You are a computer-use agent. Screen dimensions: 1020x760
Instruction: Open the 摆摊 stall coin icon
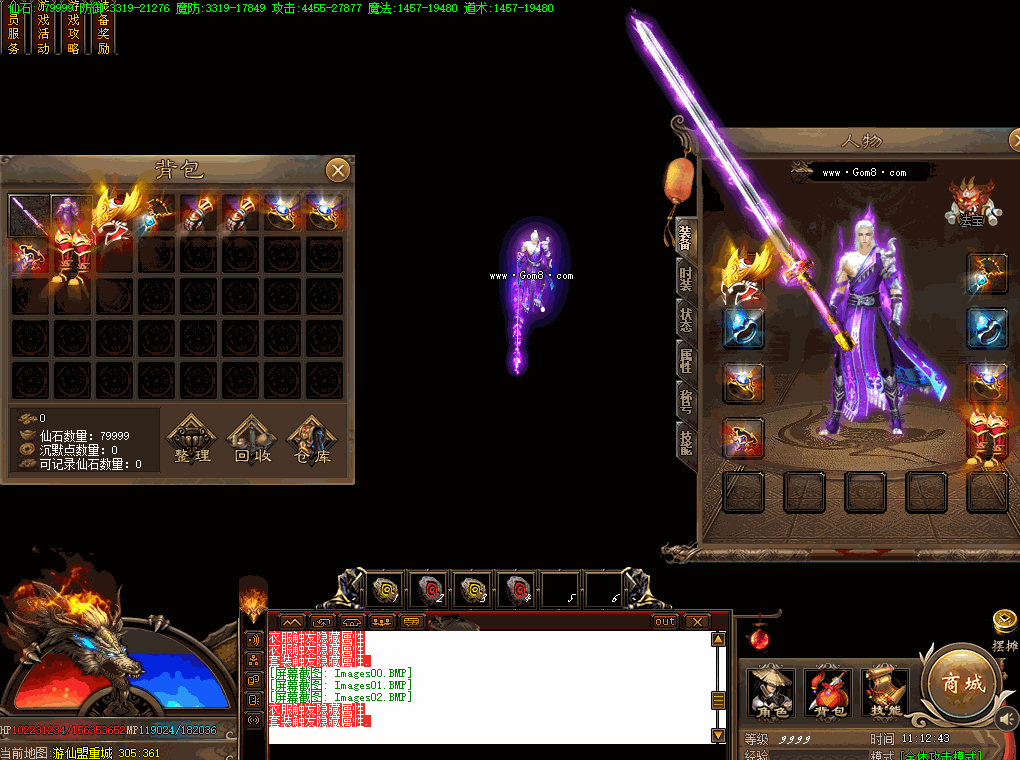tap(1005, 622)
